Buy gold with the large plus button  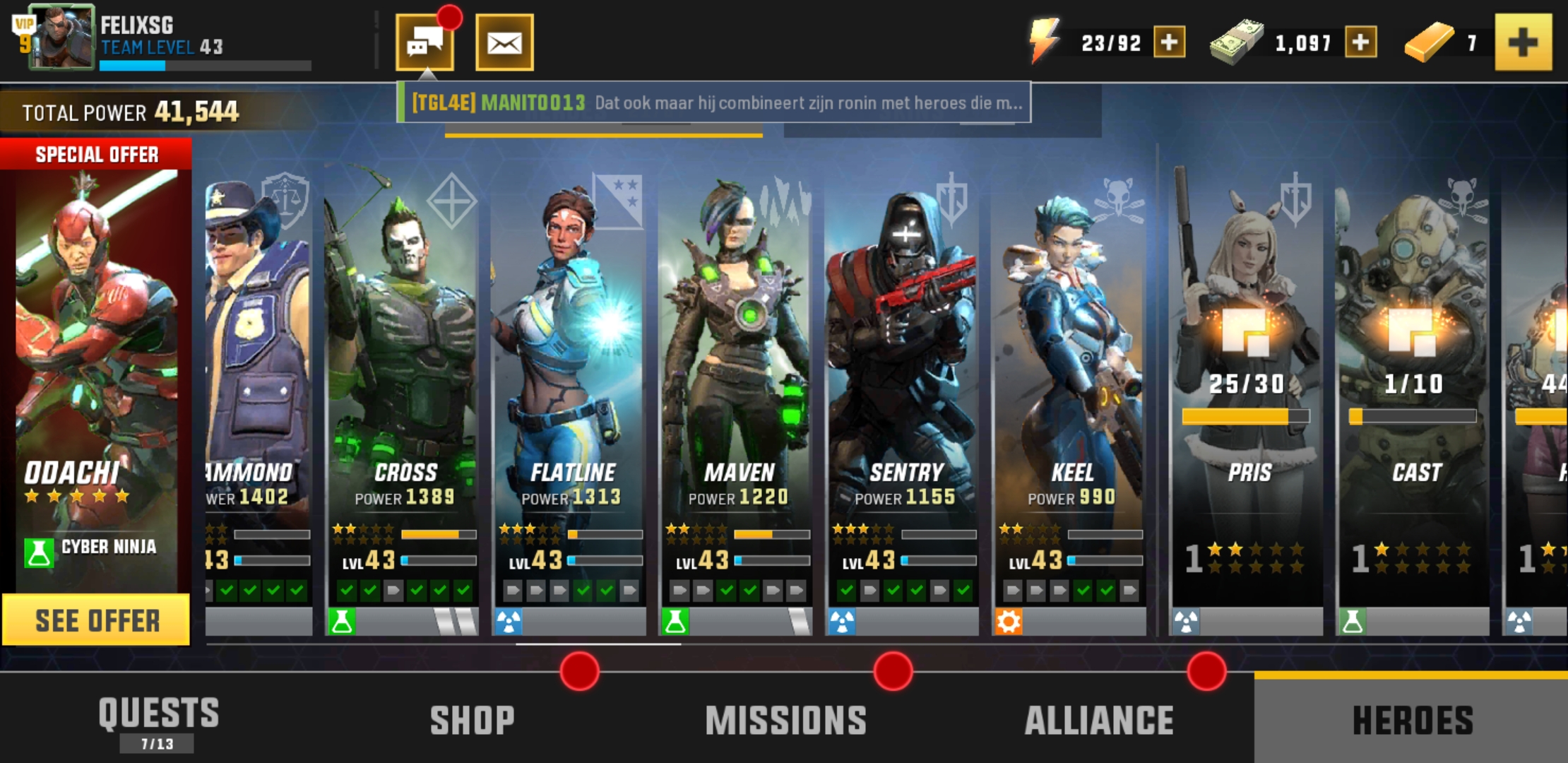[x=1523, y=42]
